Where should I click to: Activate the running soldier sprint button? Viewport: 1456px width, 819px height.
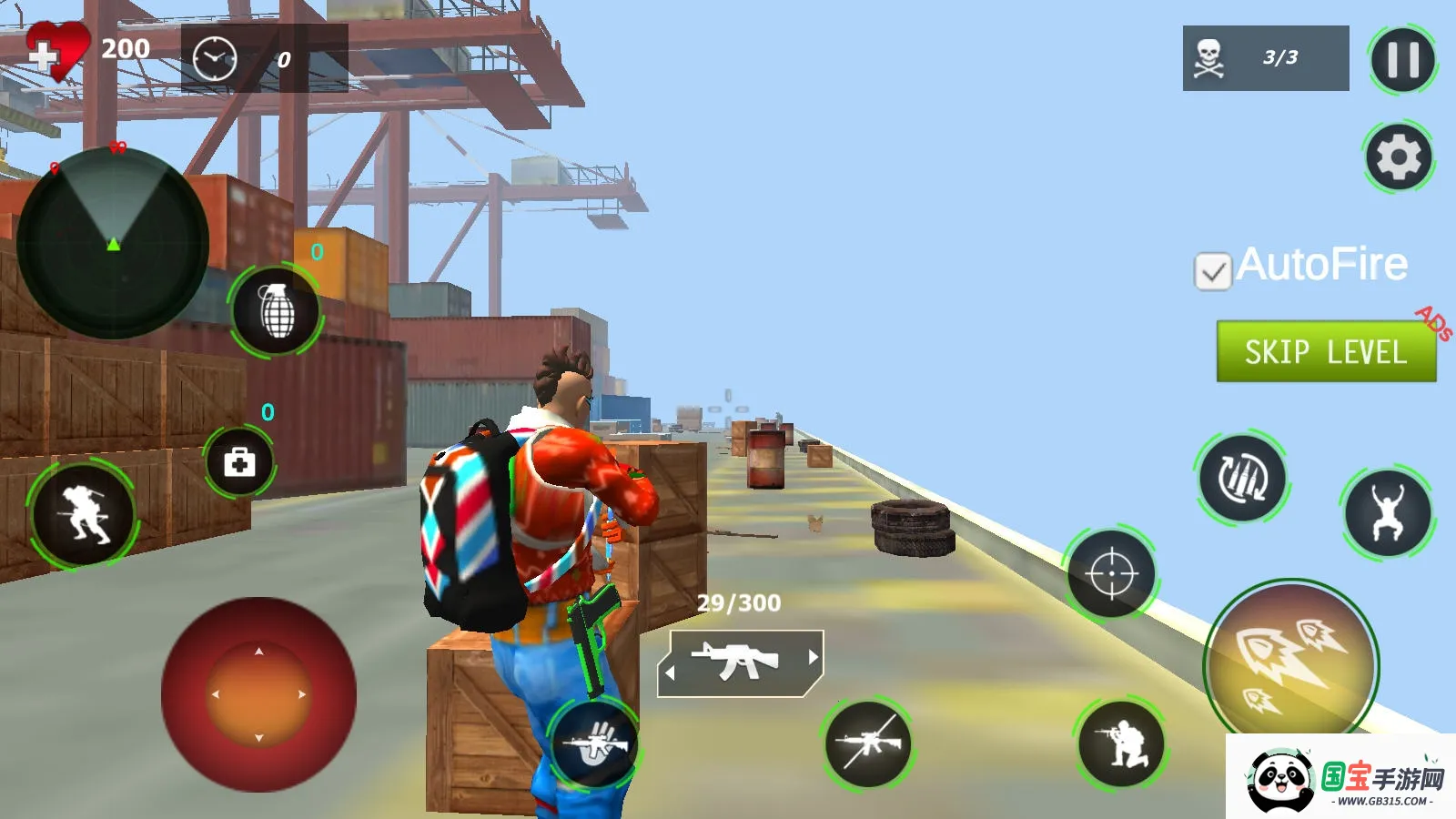point(83,514)
